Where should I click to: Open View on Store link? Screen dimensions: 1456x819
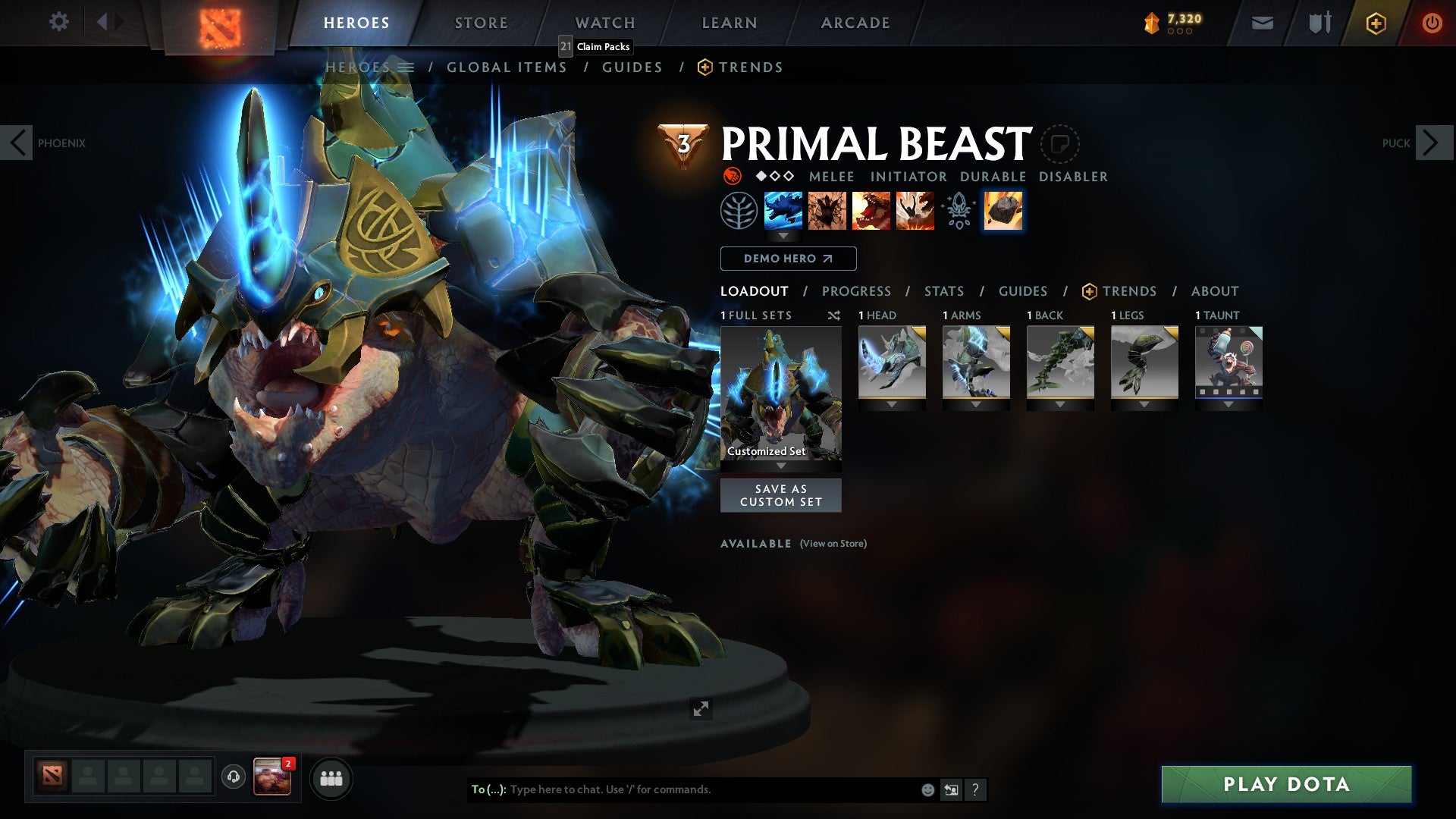pos(832,544)
